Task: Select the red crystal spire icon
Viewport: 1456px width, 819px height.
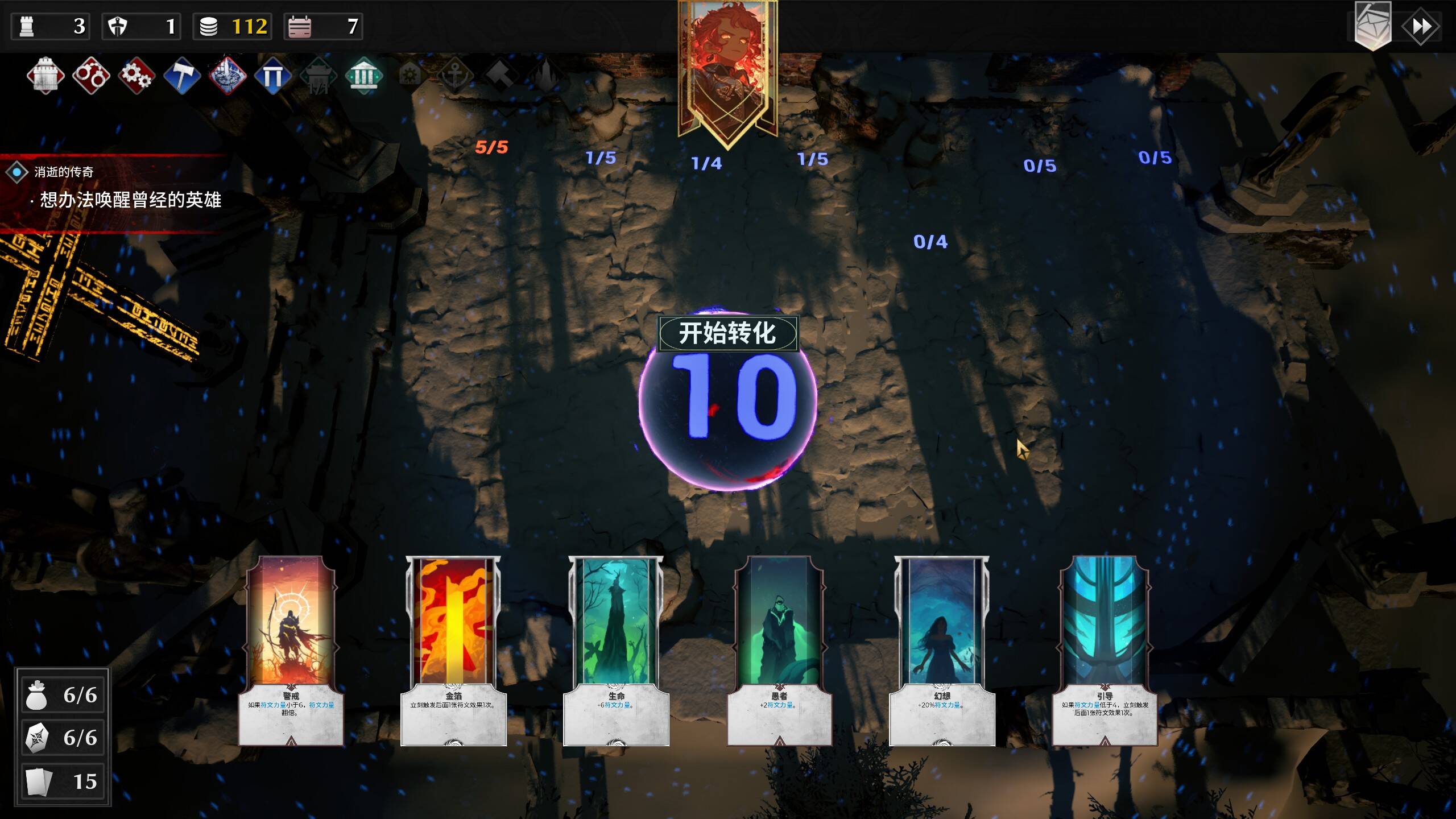Action: point(227,76)
